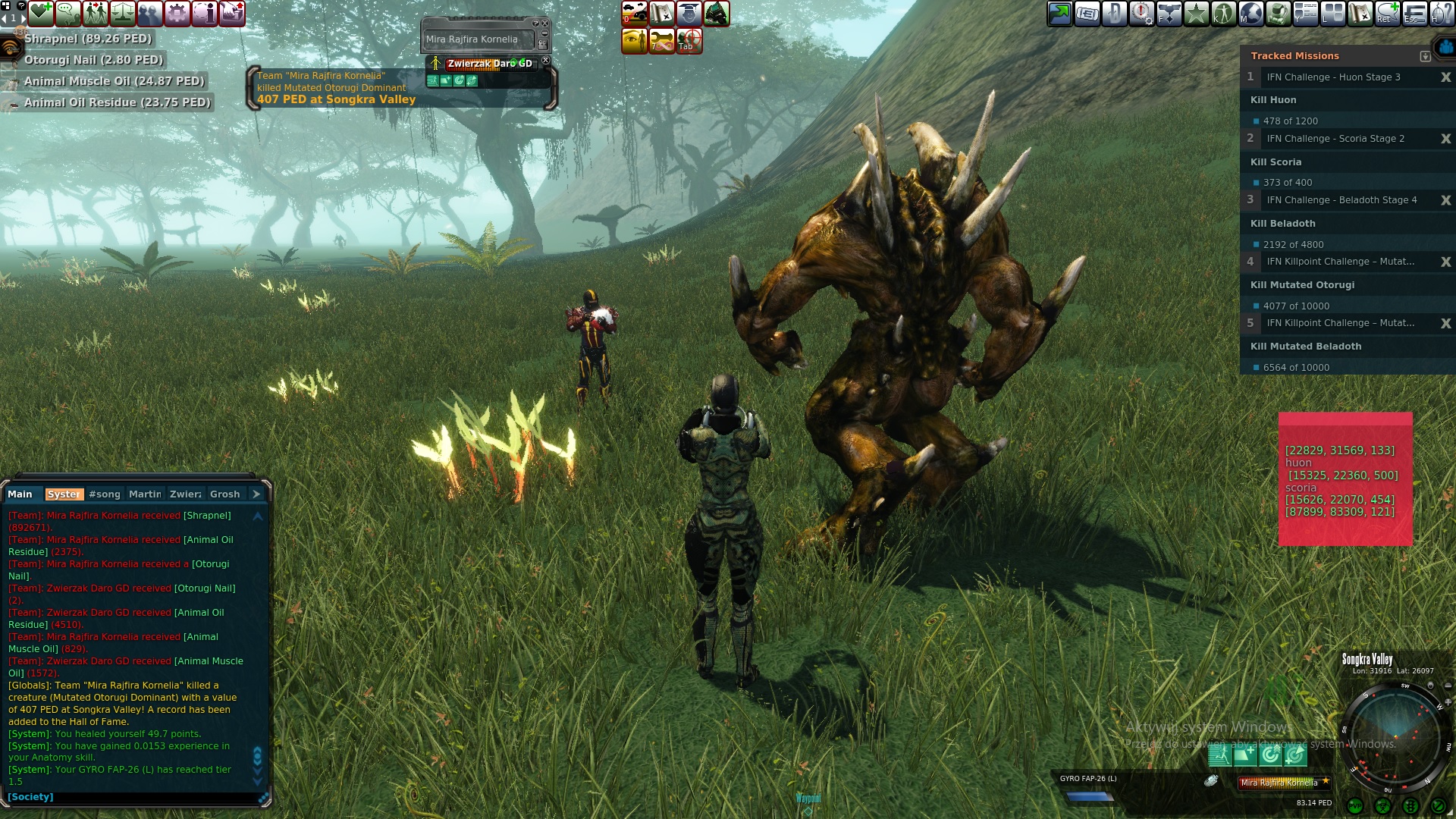The width and height of the screenshot is (1456, 819).
Task: Click the heart with plus icon
Action: coord(41,14)
